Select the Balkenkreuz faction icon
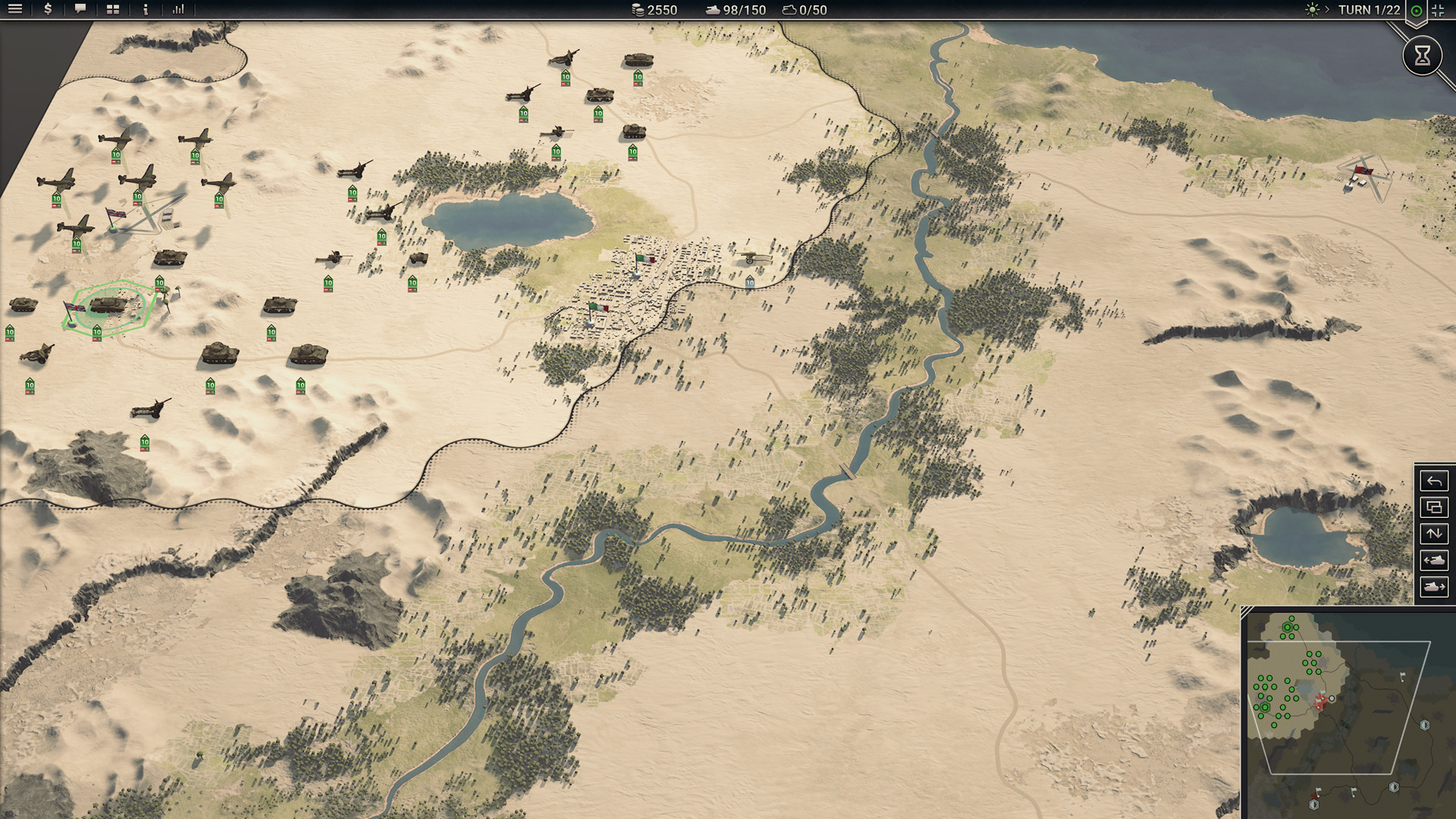Image resolution: width=1456 pixels, height=819 pixels. (x=1439, y=11)
